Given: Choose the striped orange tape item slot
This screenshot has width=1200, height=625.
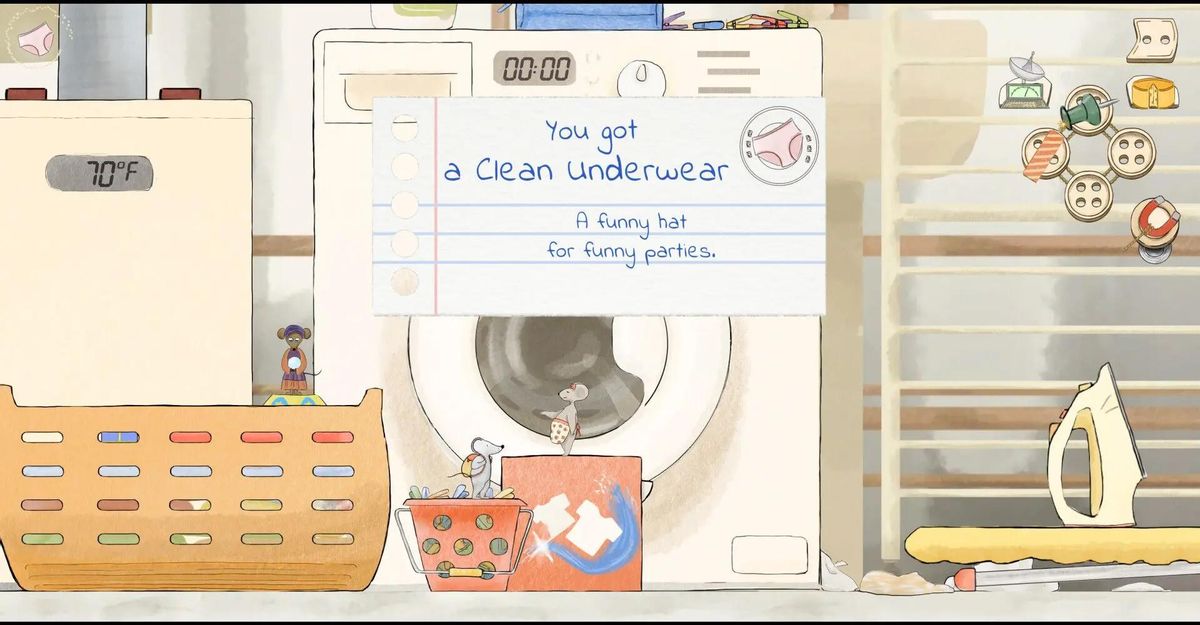Looking at the screenshot, I should pos(1046,154).
